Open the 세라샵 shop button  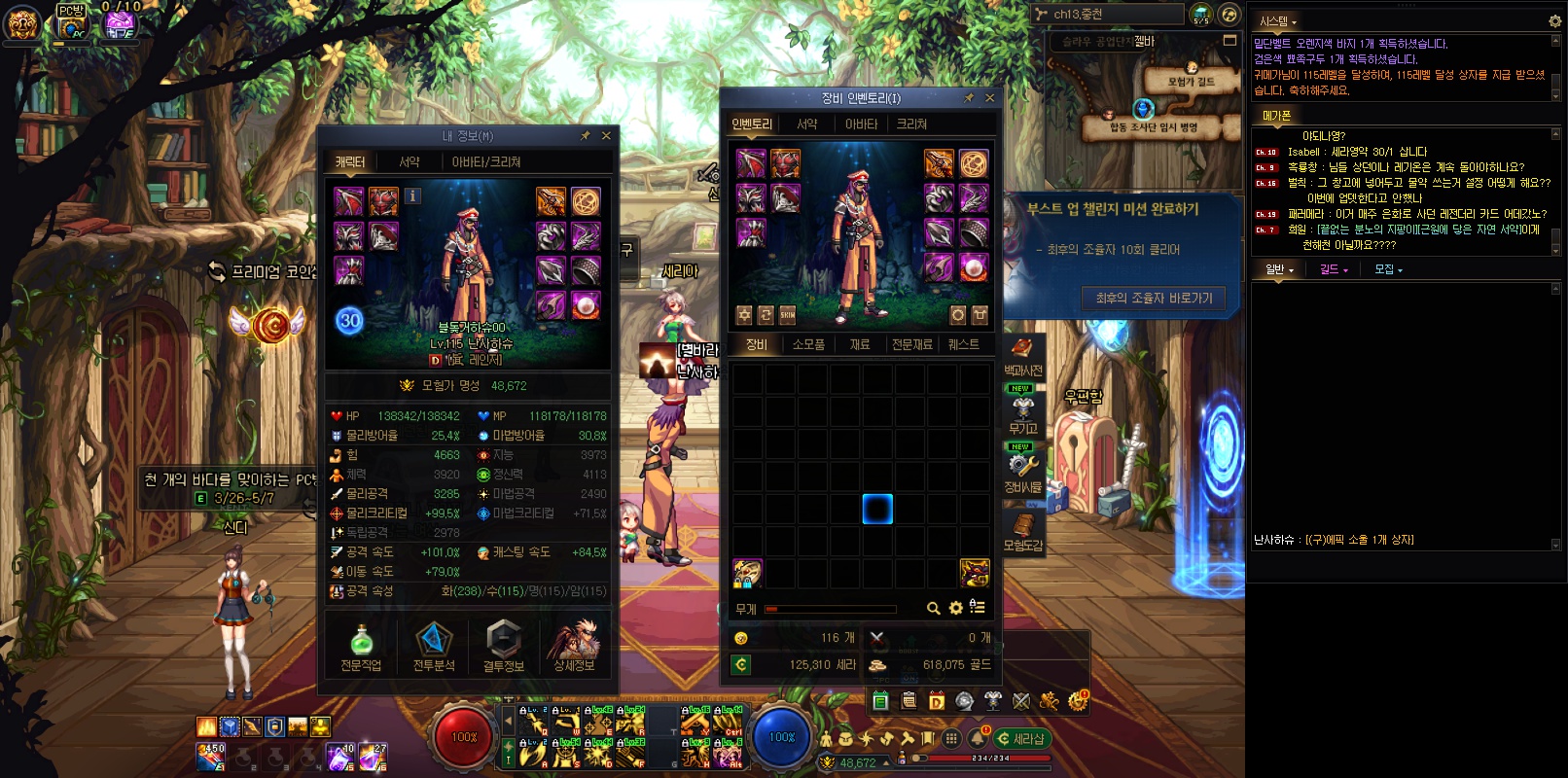coord(1021,739)
